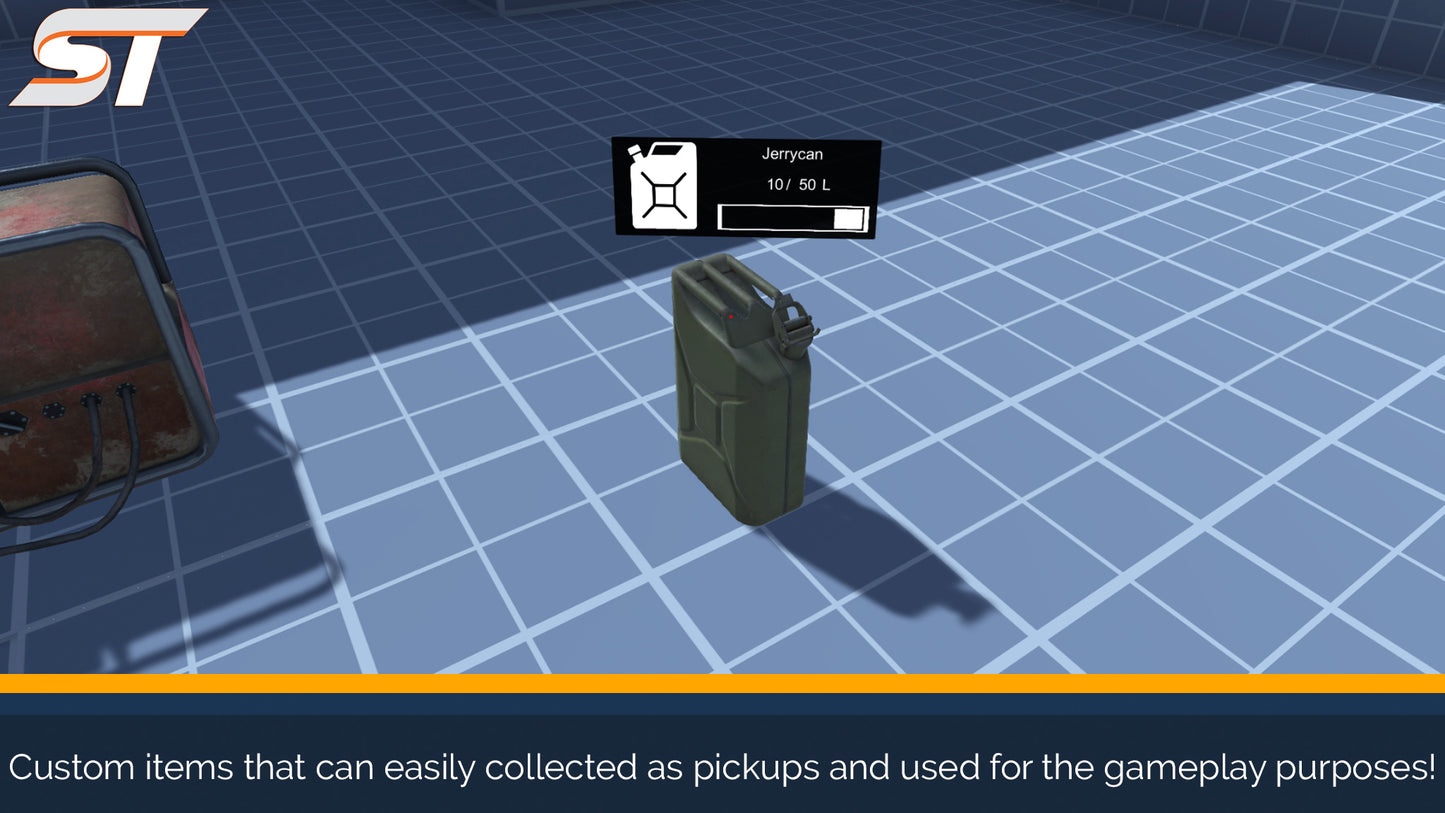
Task: Click the orange divider bar
Action: (x=722, y=685)
